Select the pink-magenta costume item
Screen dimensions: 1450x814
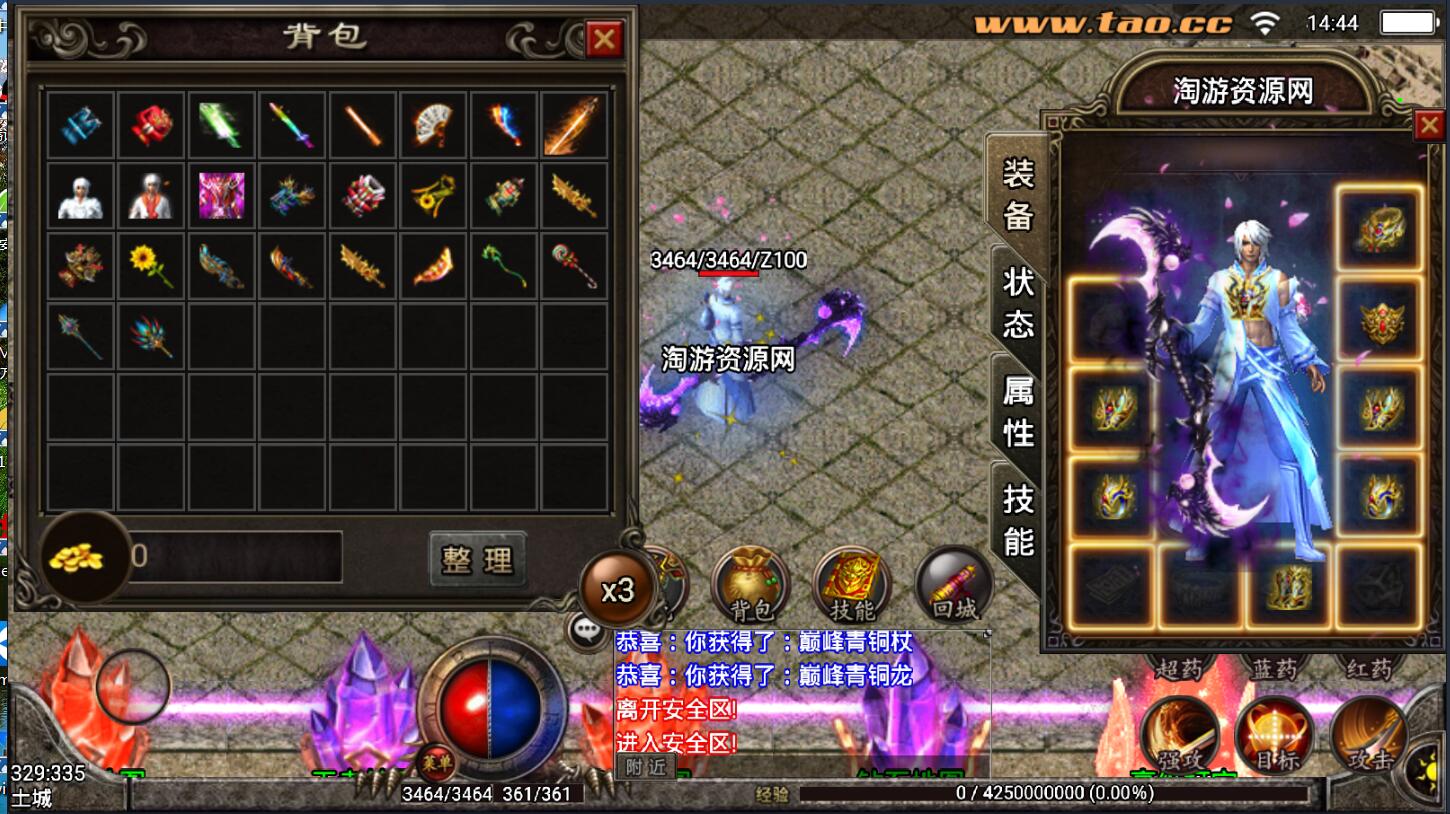point(221,195)
